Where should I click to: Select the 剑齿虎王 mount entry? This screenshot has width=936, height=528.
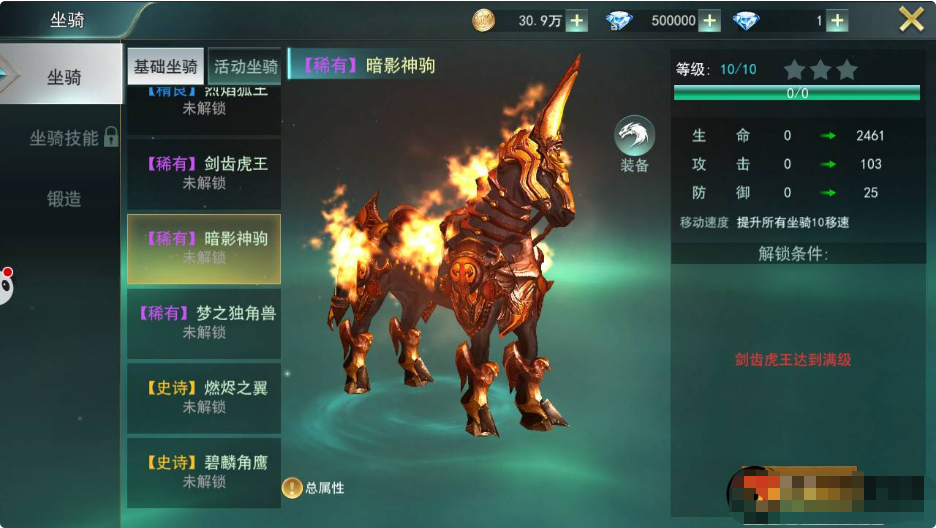(204, 173)
